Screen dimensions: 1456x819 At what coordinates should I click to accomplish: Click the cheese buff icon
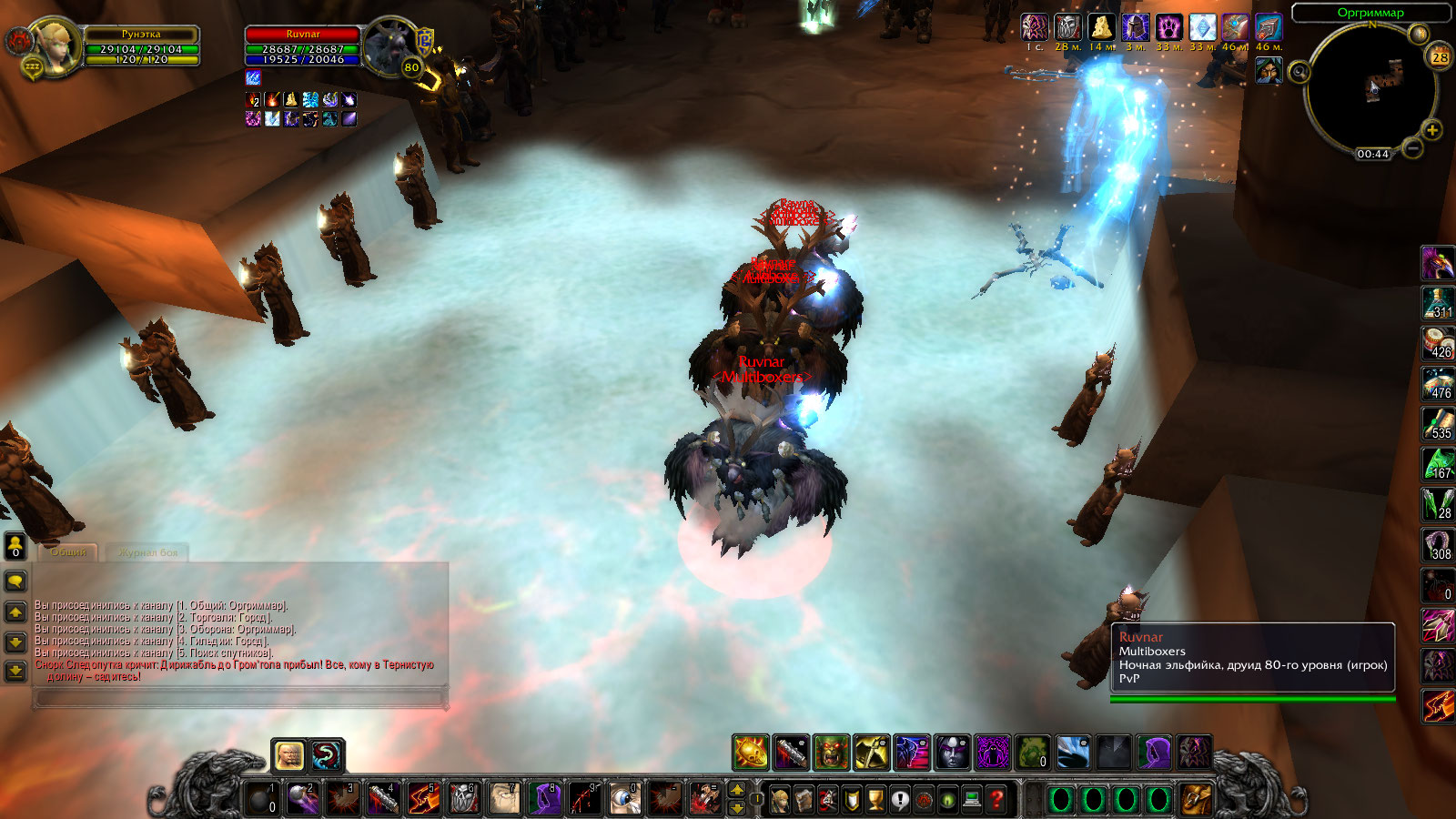click(x=1101, y=28)
